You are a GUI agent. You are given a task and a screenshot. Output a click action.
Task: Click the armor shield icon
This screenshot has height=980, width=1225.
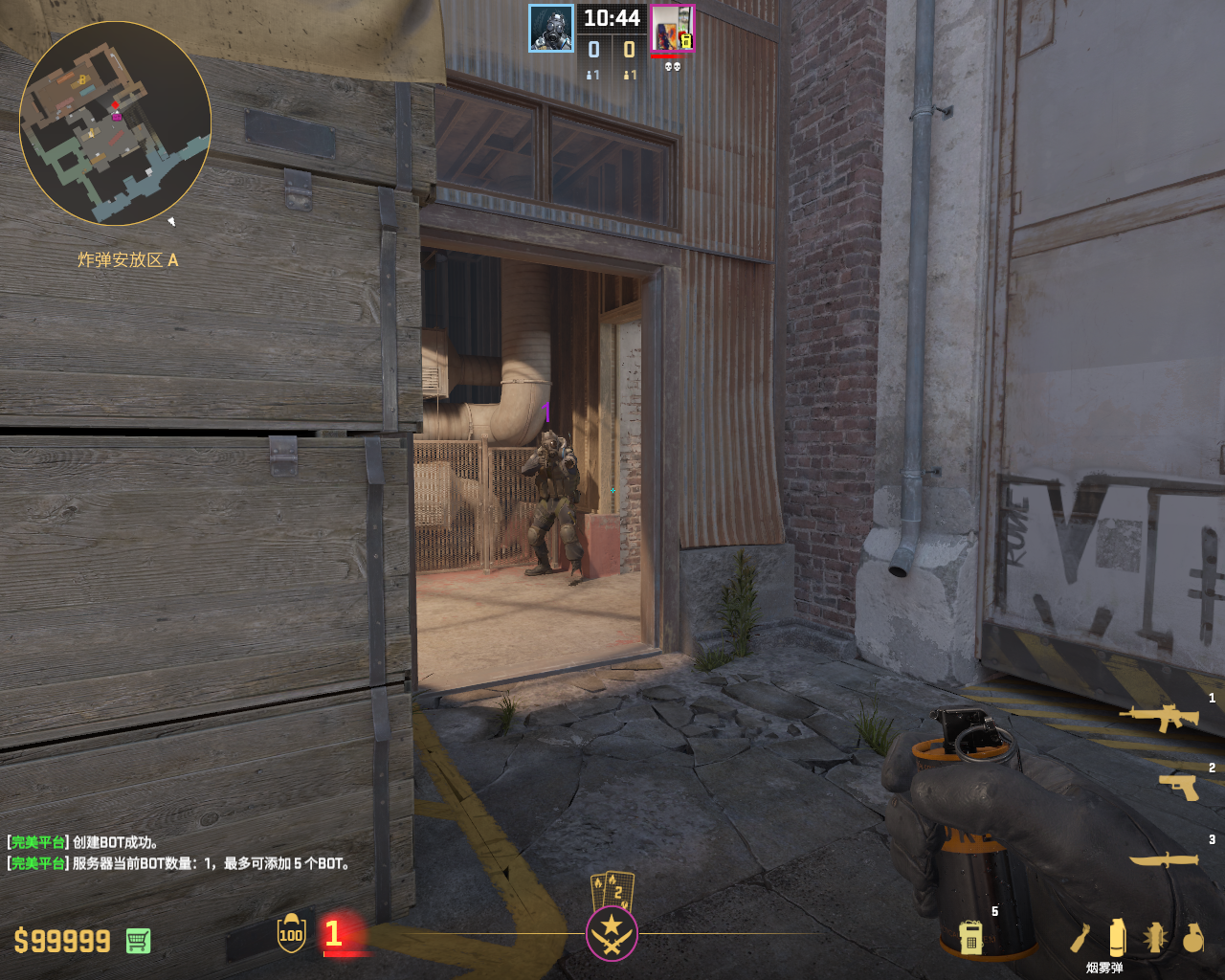coord(291,934)
